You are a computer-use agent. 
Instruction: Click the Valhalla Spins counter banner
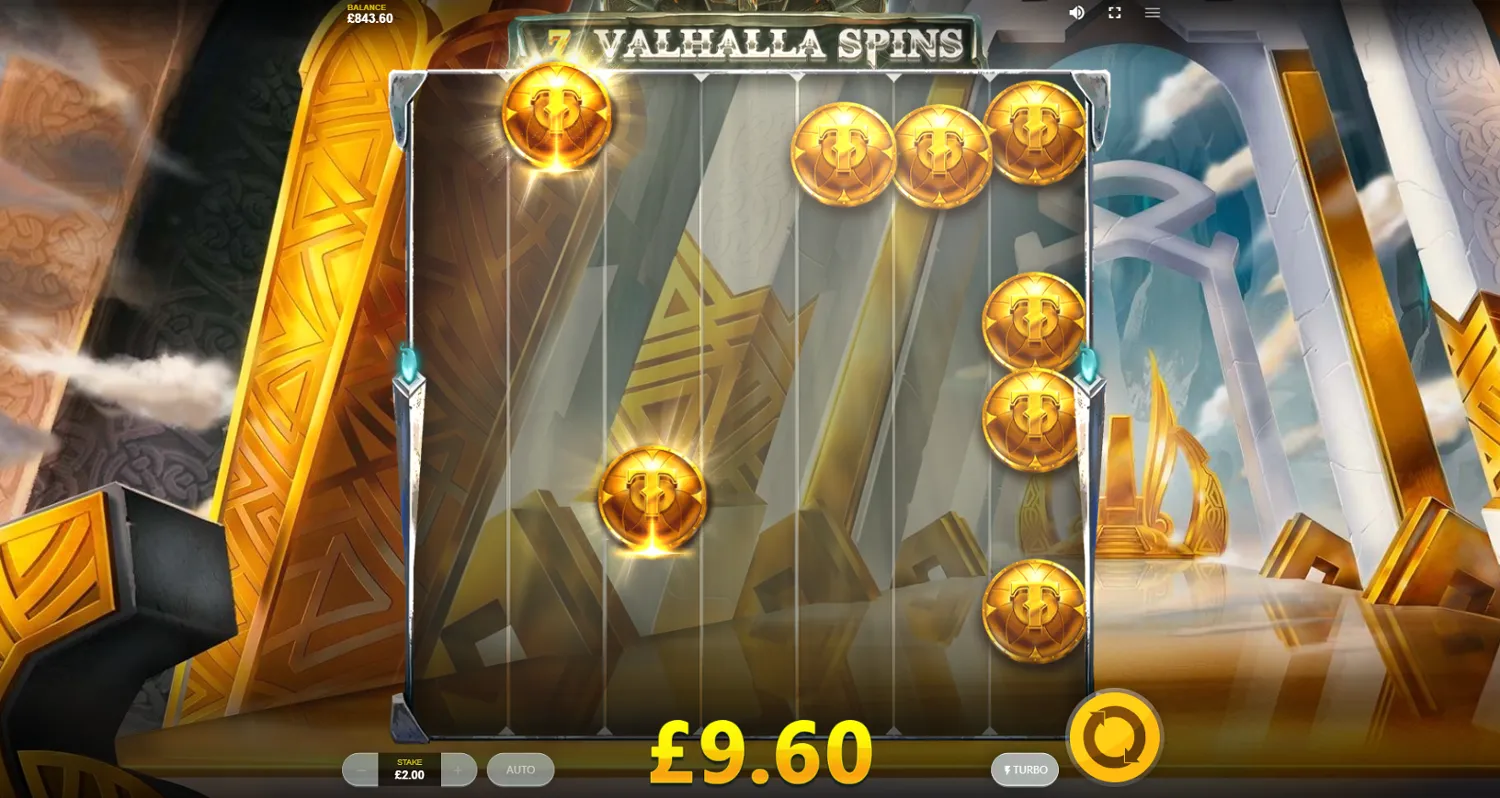tap(745, 38)
